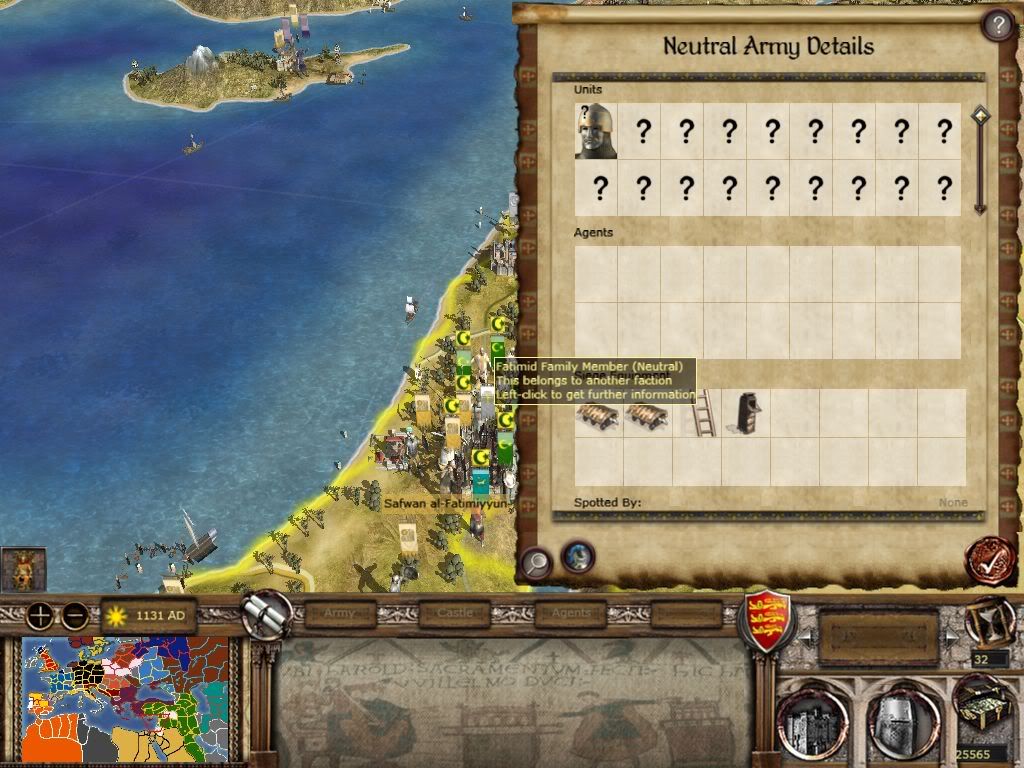The width and height of the screenshot is (1024, 768).
Task: Zoom out the campaign map with minus button
Action: (74, 616)
